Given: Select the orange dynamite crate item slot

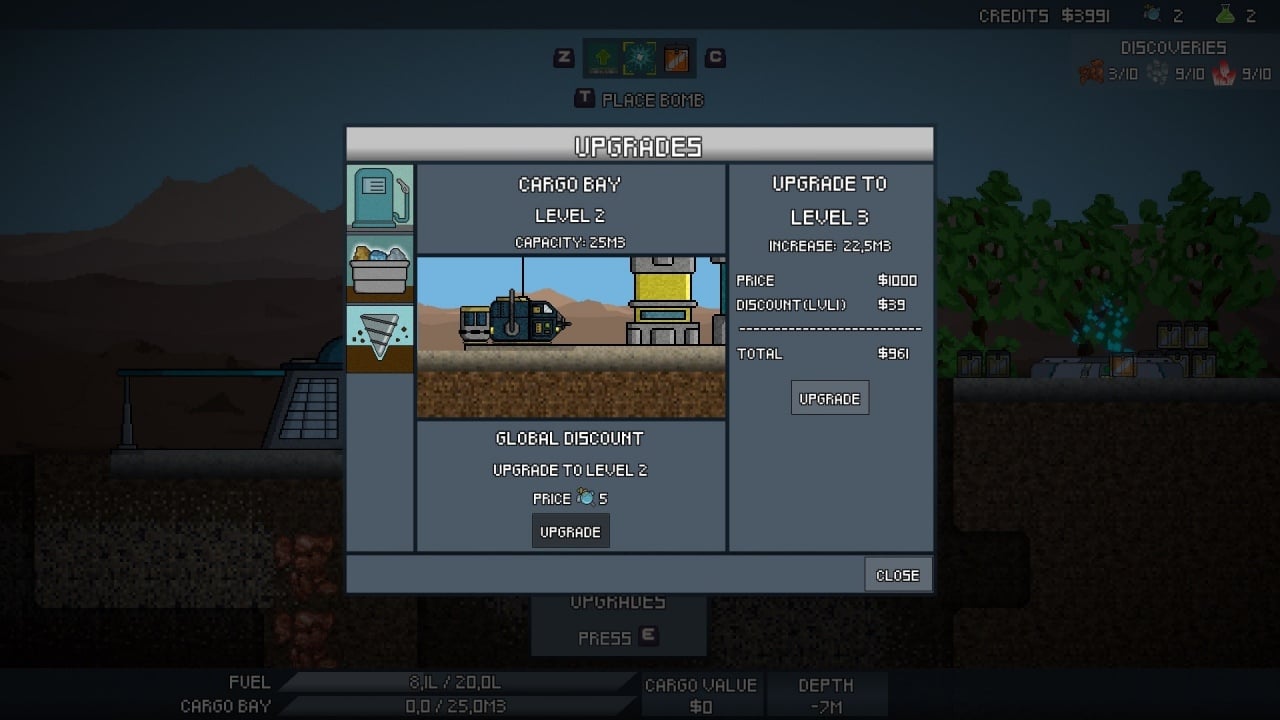Looking at the screenshot, I should (x=677, y=59).
